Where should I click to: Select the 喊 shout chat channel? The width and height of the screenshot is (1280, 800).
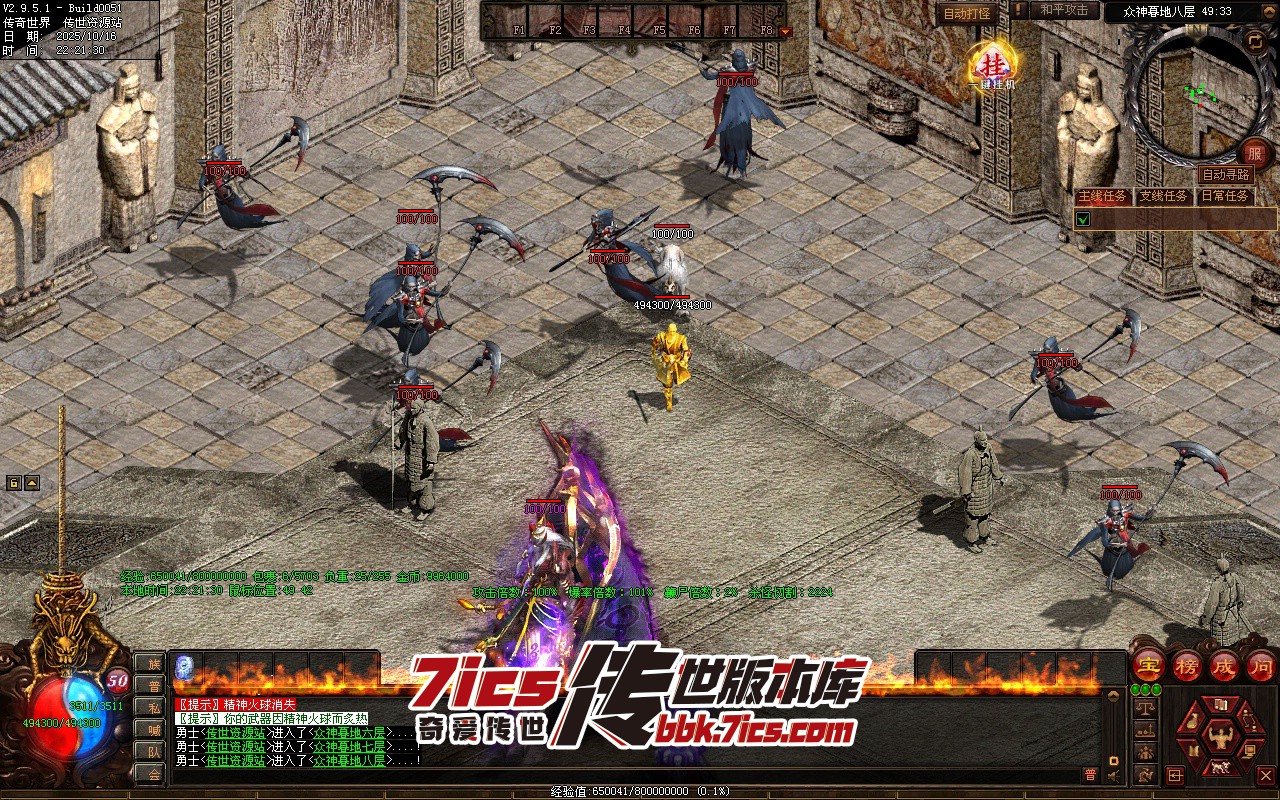coord(154,729)
